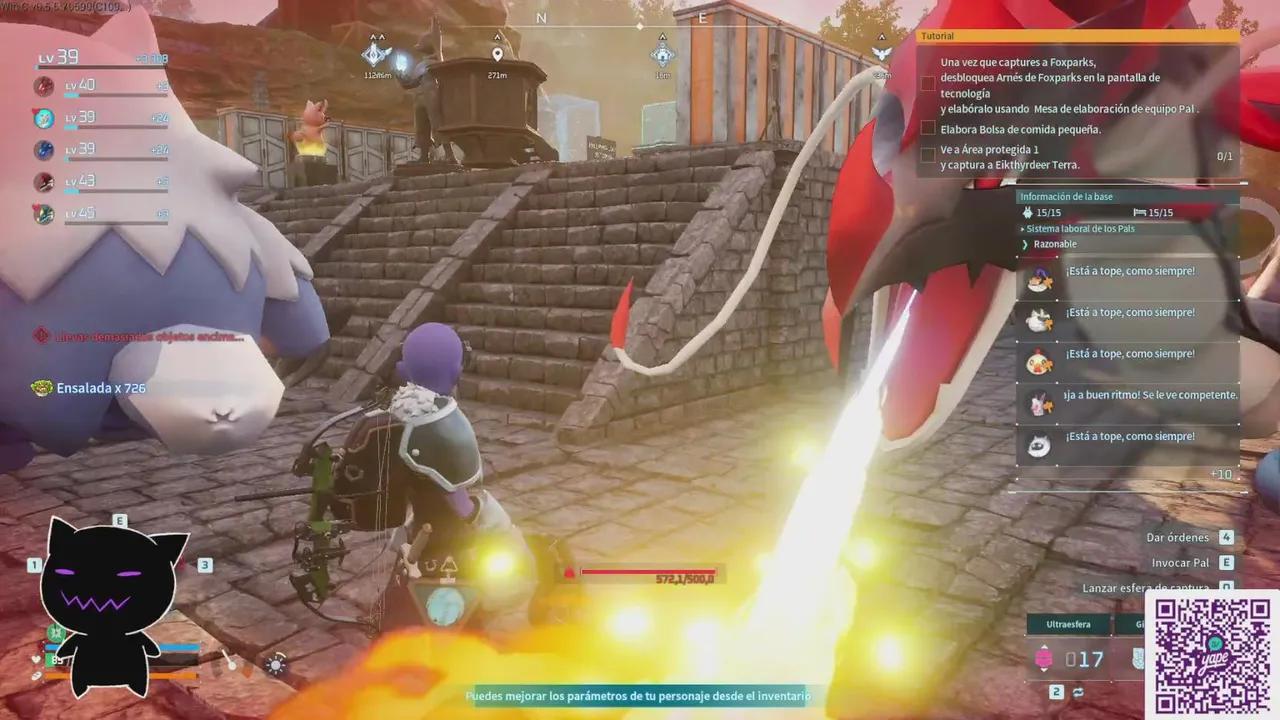Check the Elabora Bolsa de comida pequeña task
The image size is (1280, 720).
point(928,128)
